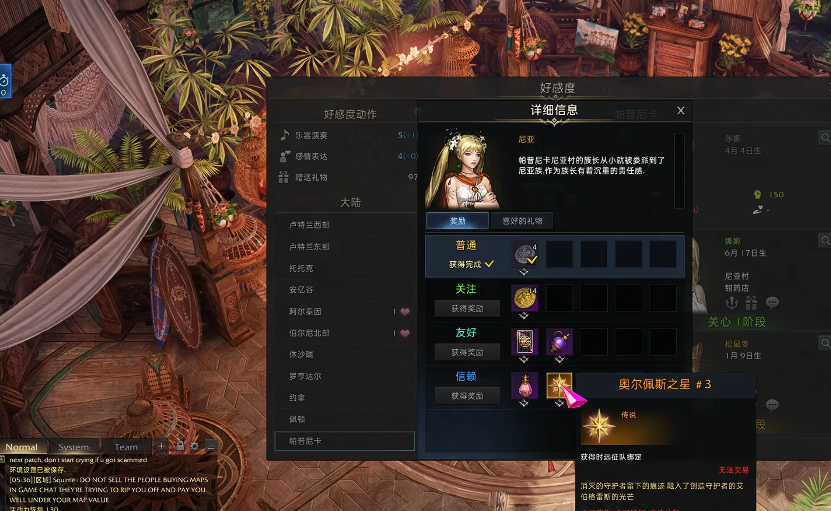The height and width of the screenshot is (511, 831).
Task: Switch chat to the System tab
Action: (x=73, y=447)
